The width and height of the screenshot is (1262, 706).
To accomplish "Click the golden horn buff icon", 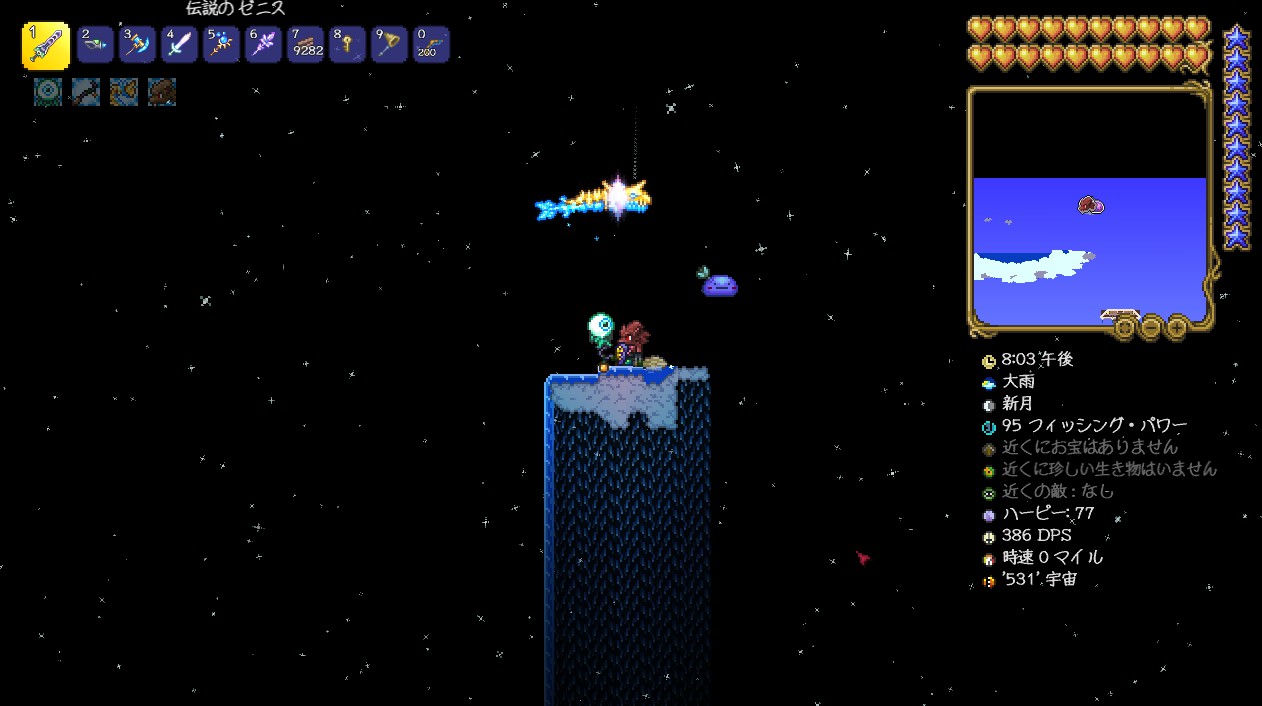I will 124,92.
